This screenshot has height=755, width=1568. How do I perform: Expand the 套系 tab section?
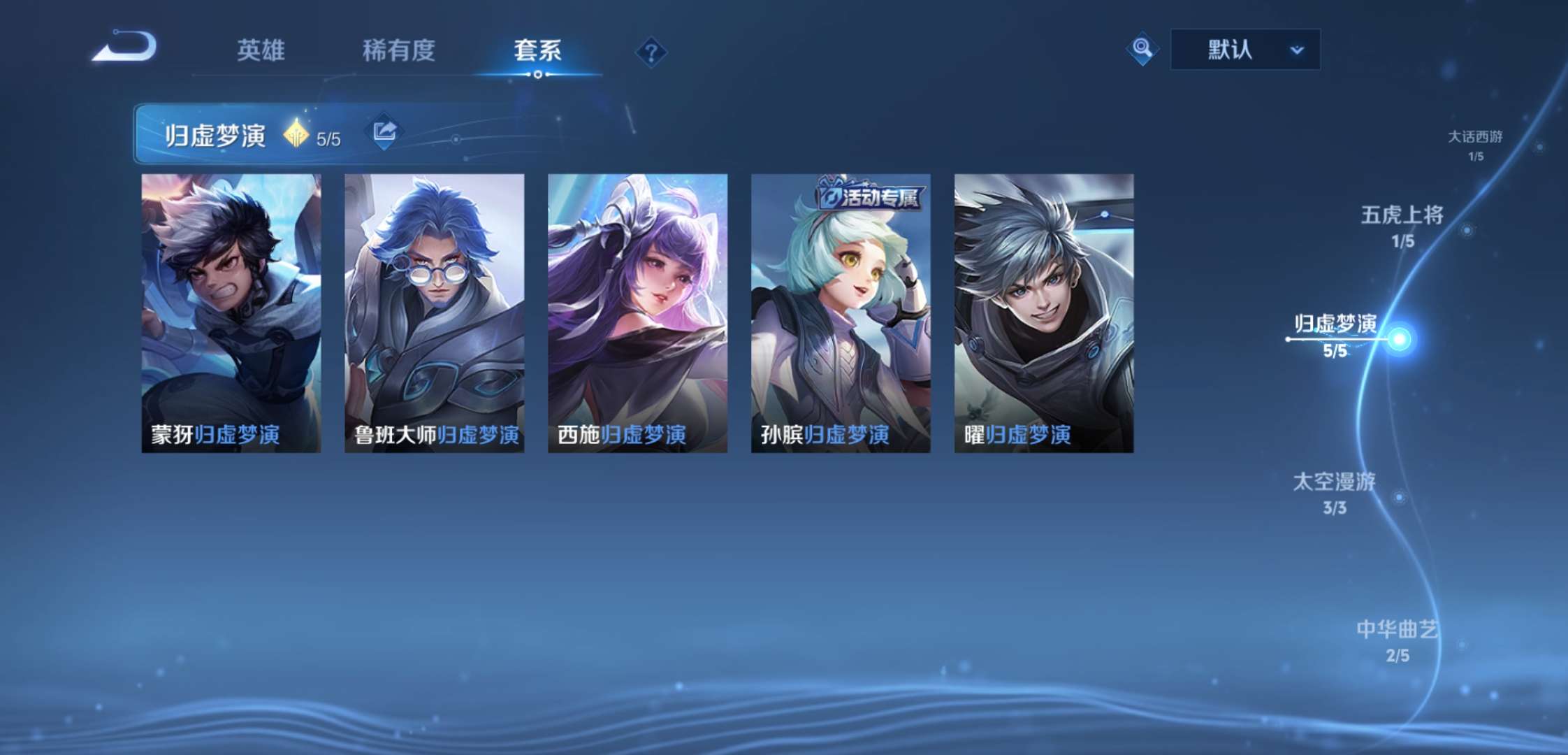coord(538,52)
